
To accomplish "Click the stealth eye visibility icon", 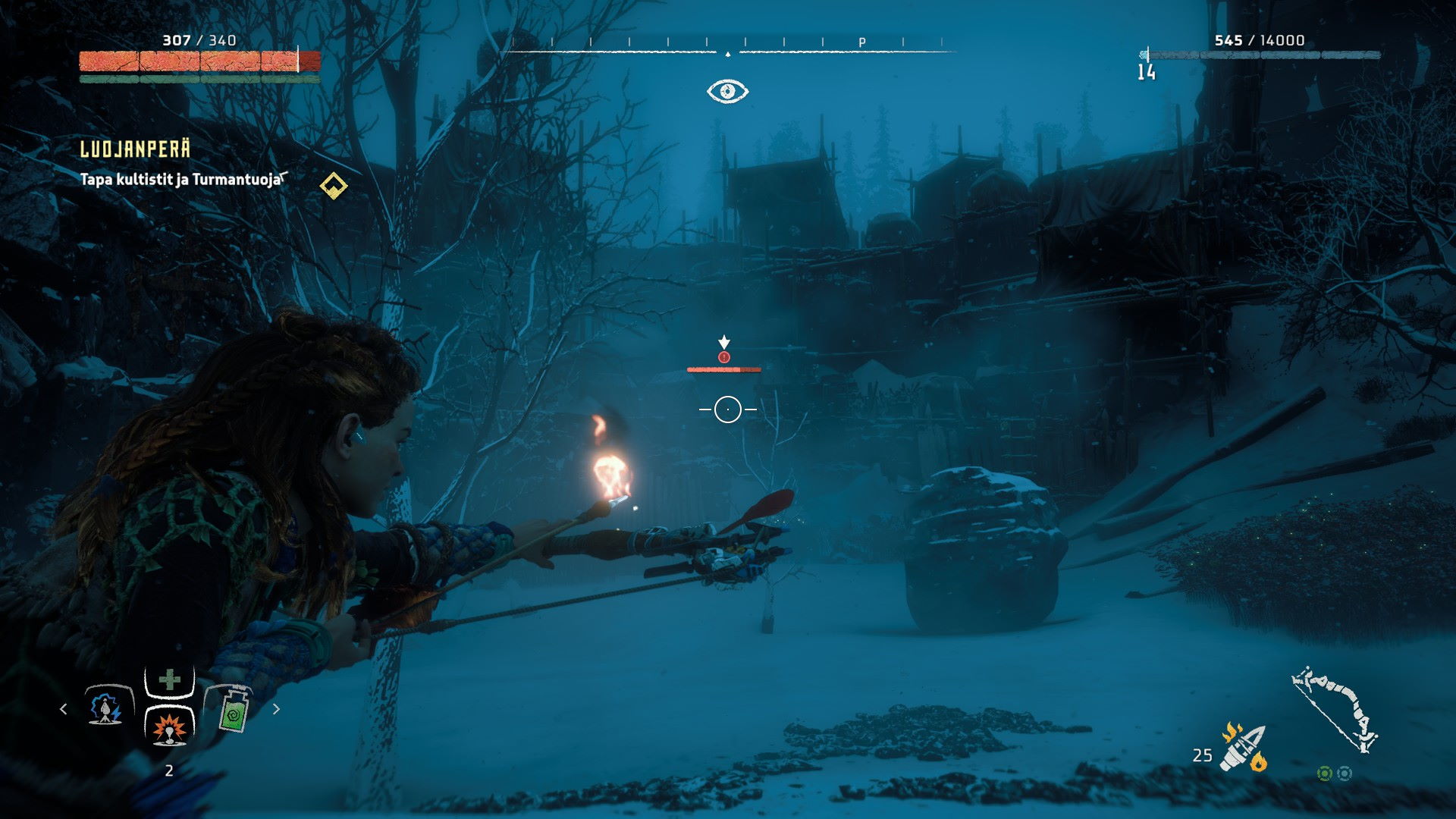I will pos(727,92).
